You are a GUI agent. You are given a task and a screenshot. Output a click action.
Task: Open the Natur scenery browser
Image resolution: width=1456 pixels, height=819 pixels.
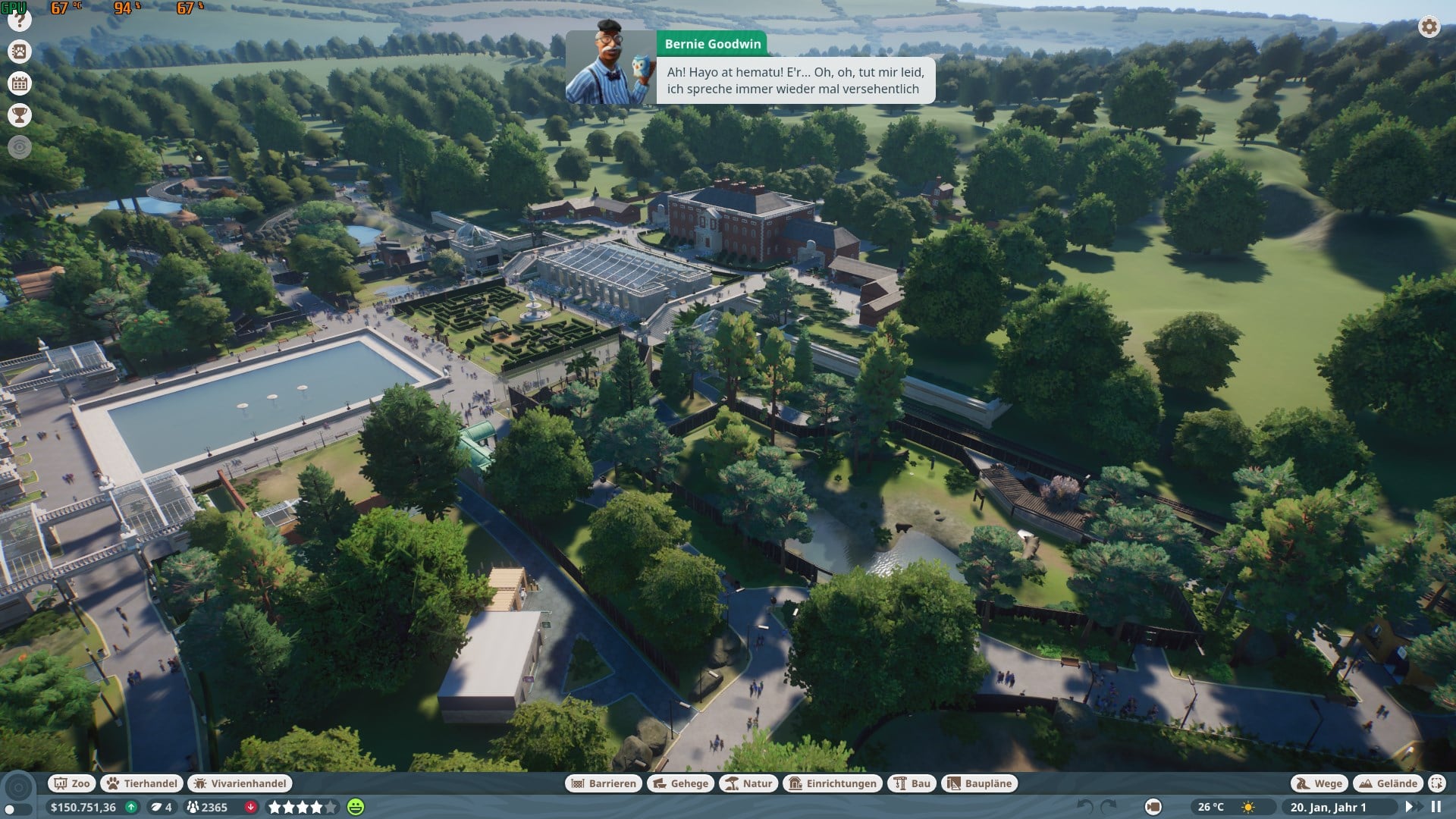(x=748, y=783)
